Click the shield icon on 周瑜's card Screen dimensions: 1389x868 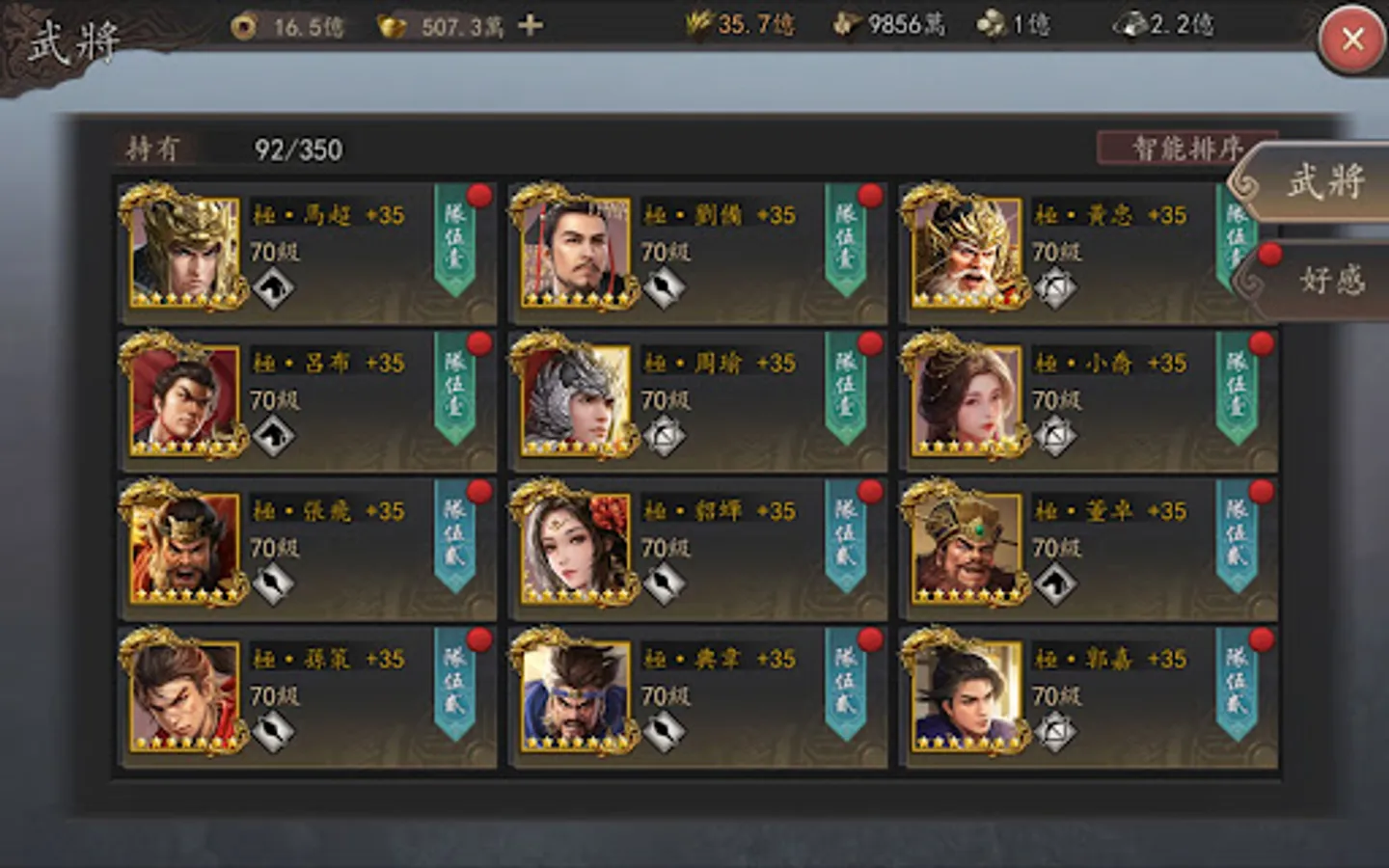(663, 435)
